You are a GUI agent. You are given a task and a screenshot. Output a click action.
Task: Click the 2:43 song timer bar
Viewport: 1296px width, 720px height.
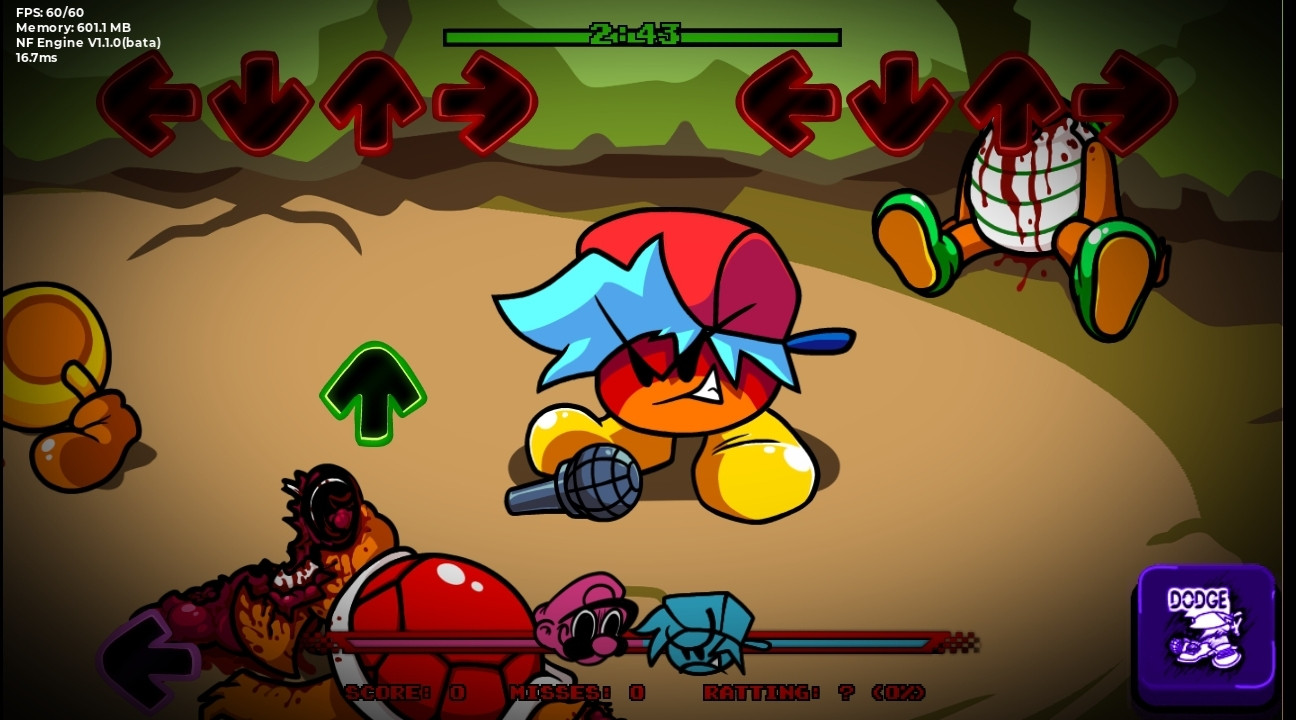(x=643, y=36)
